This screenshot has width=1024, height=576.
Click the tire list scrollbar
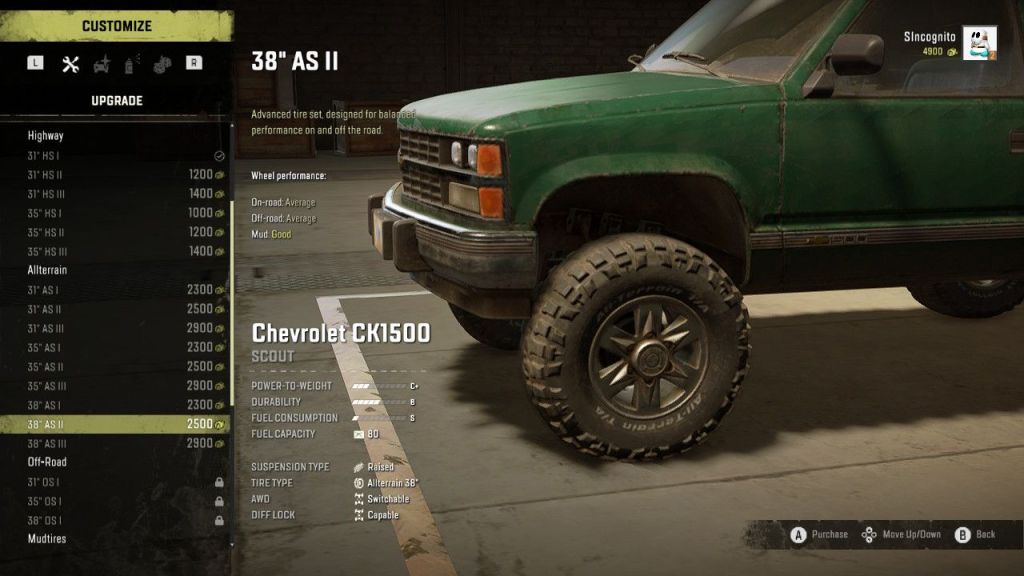coord(233,300)
